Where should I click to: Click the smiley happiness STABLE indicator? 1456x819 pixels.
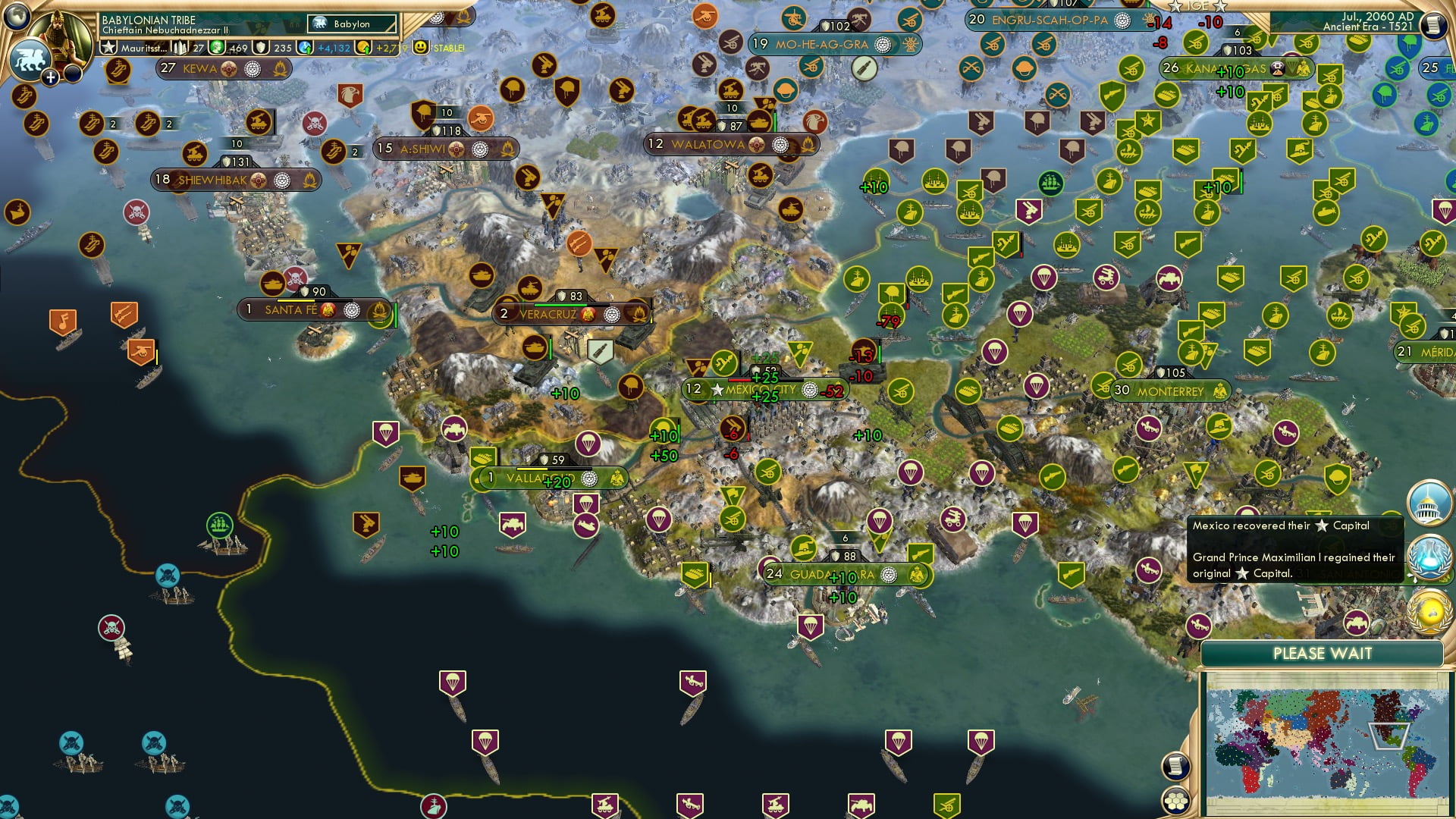(420, 48)
